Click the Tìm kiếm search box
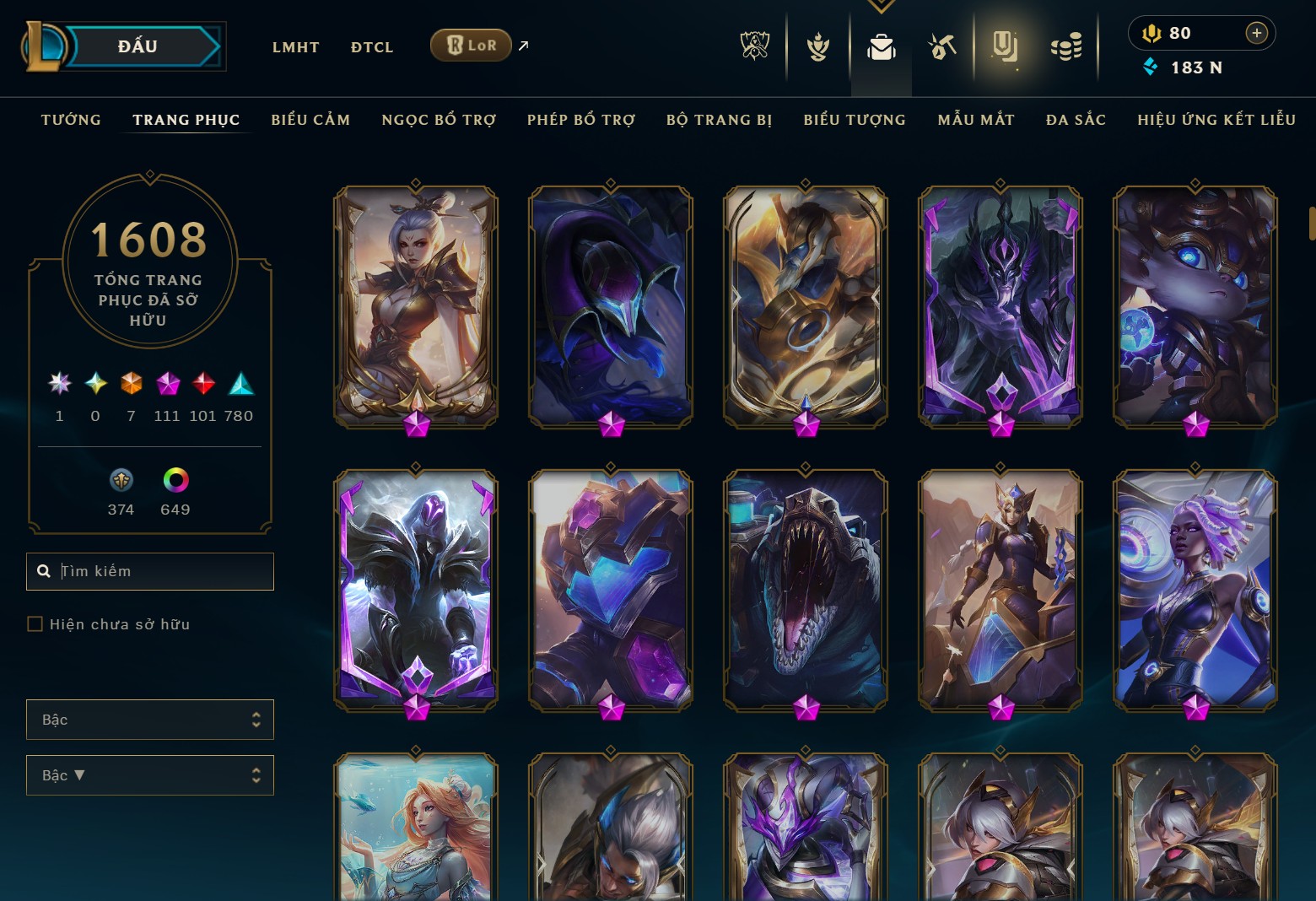Viewport: 1316px width, 901px height. tap(160, 571)
